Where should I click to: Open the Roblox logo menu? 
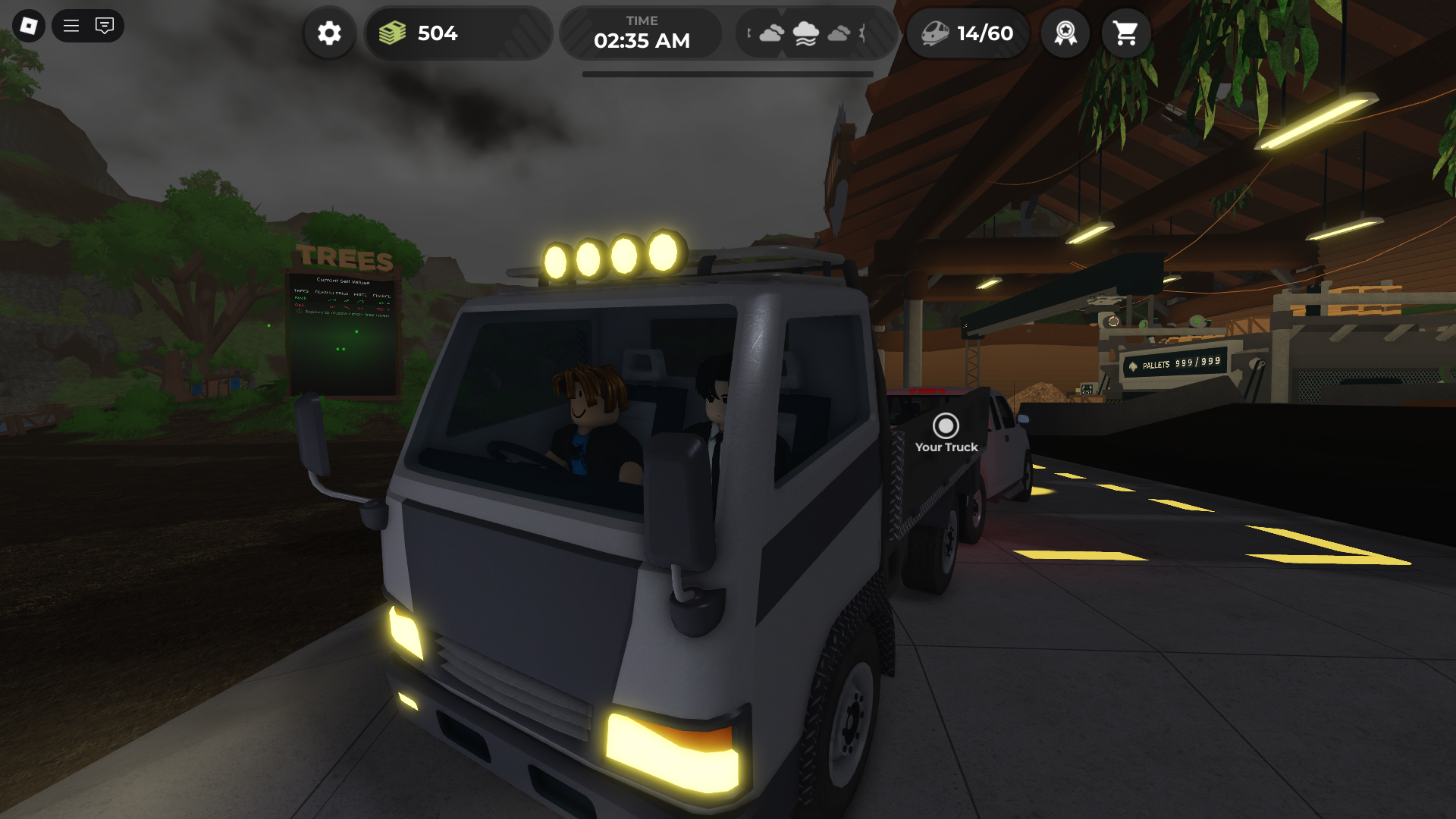click(28, 26)
